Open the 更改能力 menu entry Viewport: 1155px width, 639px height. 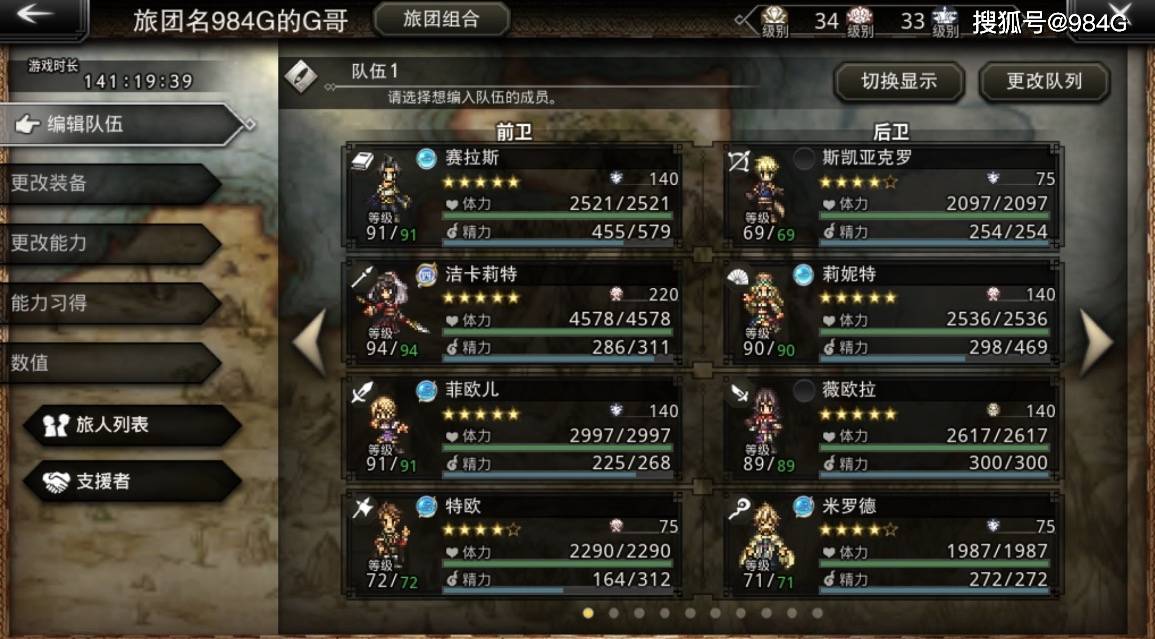(105, 243)
